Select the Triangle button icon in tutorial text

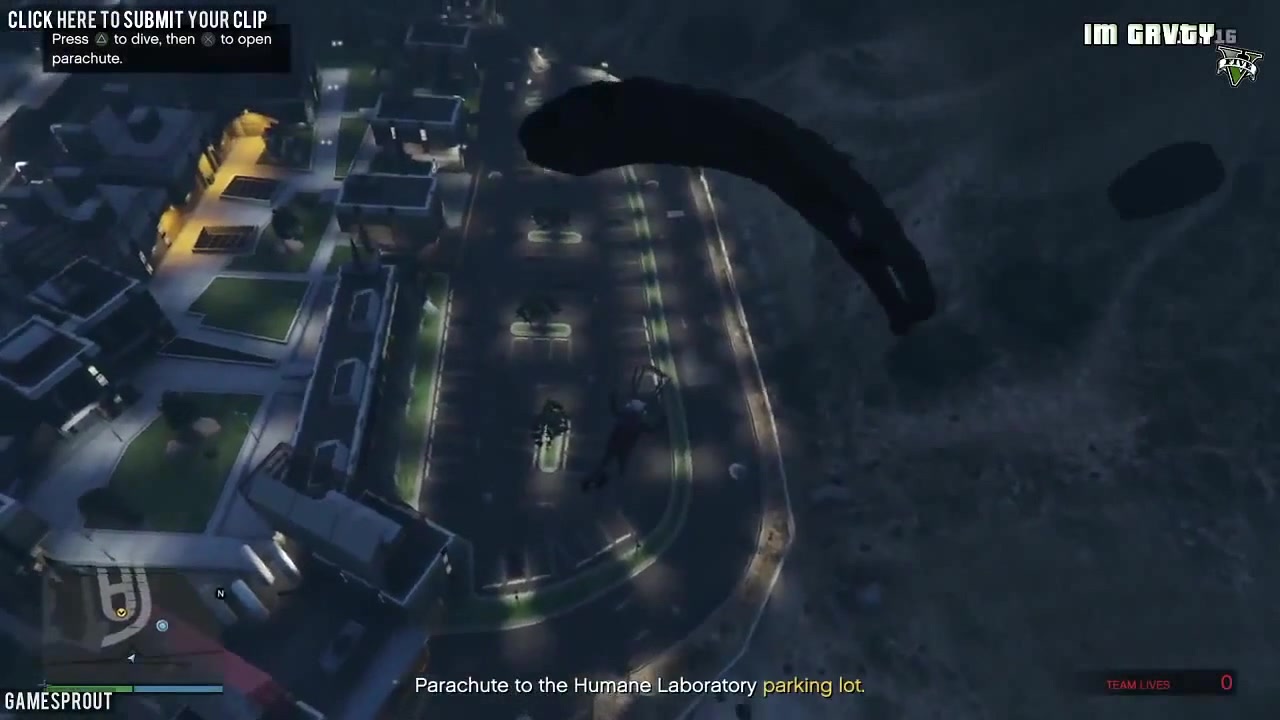[102, 39]
